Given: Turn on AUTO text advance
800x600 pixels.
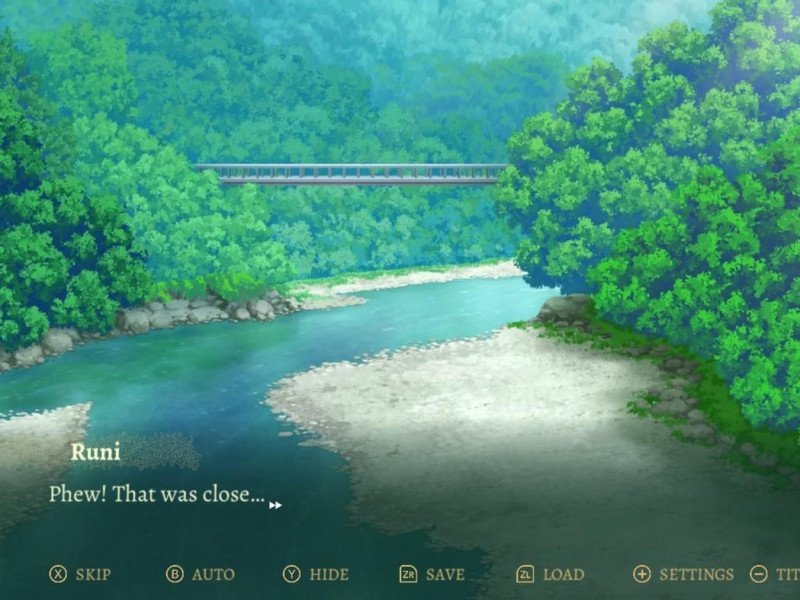Looking at the screenshot, I should 200,574.
